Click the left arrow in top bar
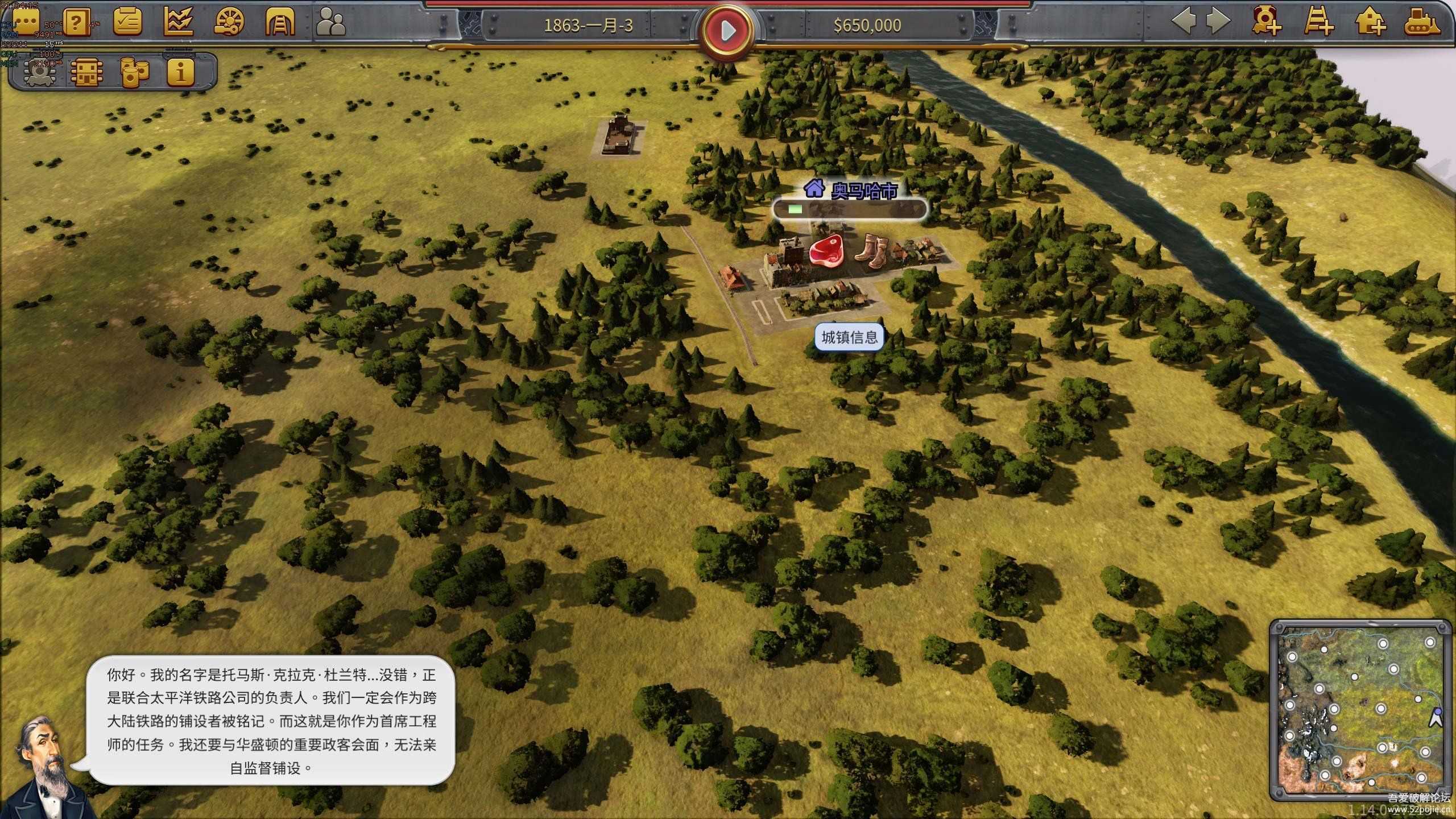 pos(1184,22)
